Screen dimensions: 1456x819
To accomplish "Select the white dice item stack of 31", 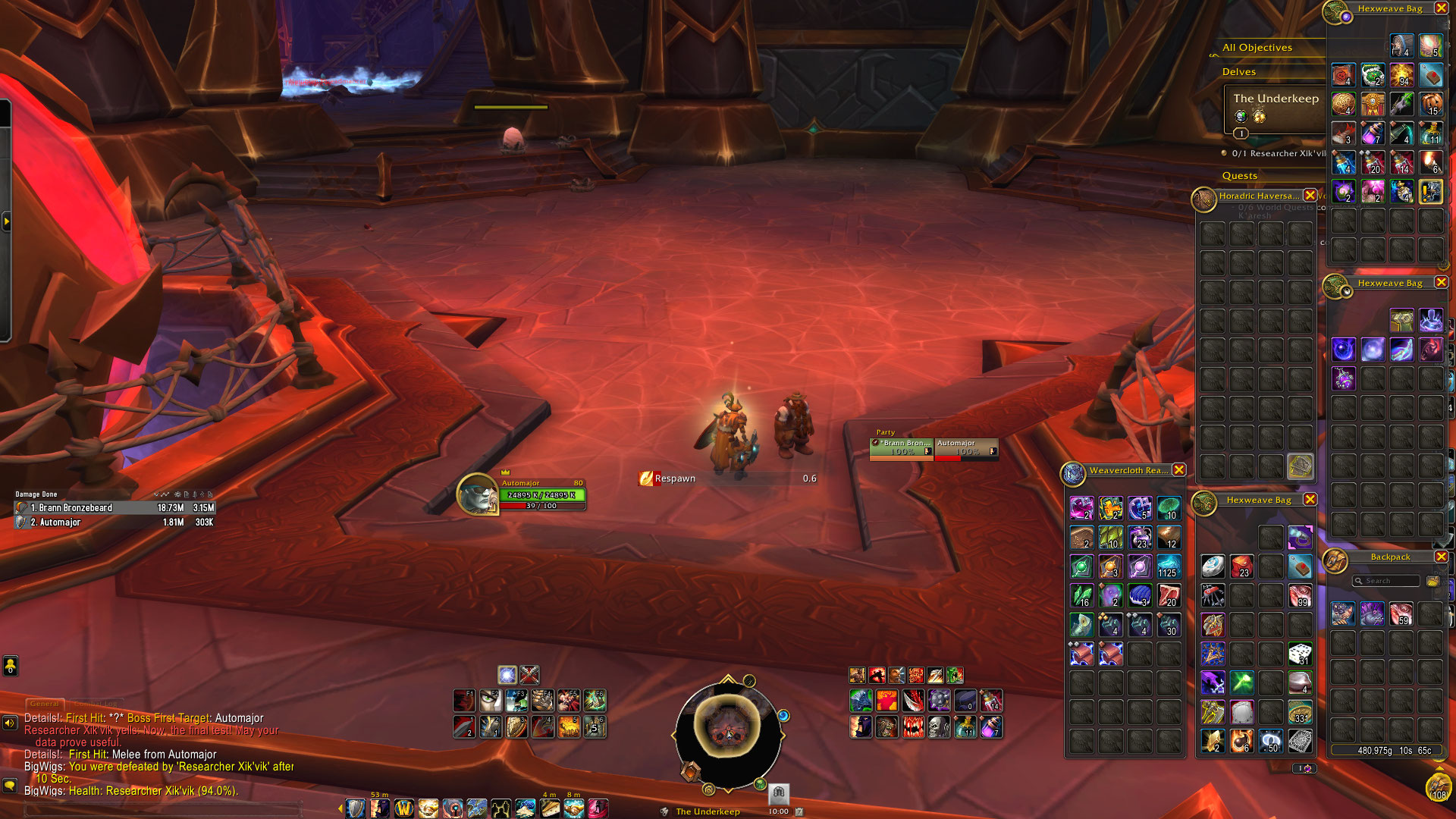I will pos(1300,654).
